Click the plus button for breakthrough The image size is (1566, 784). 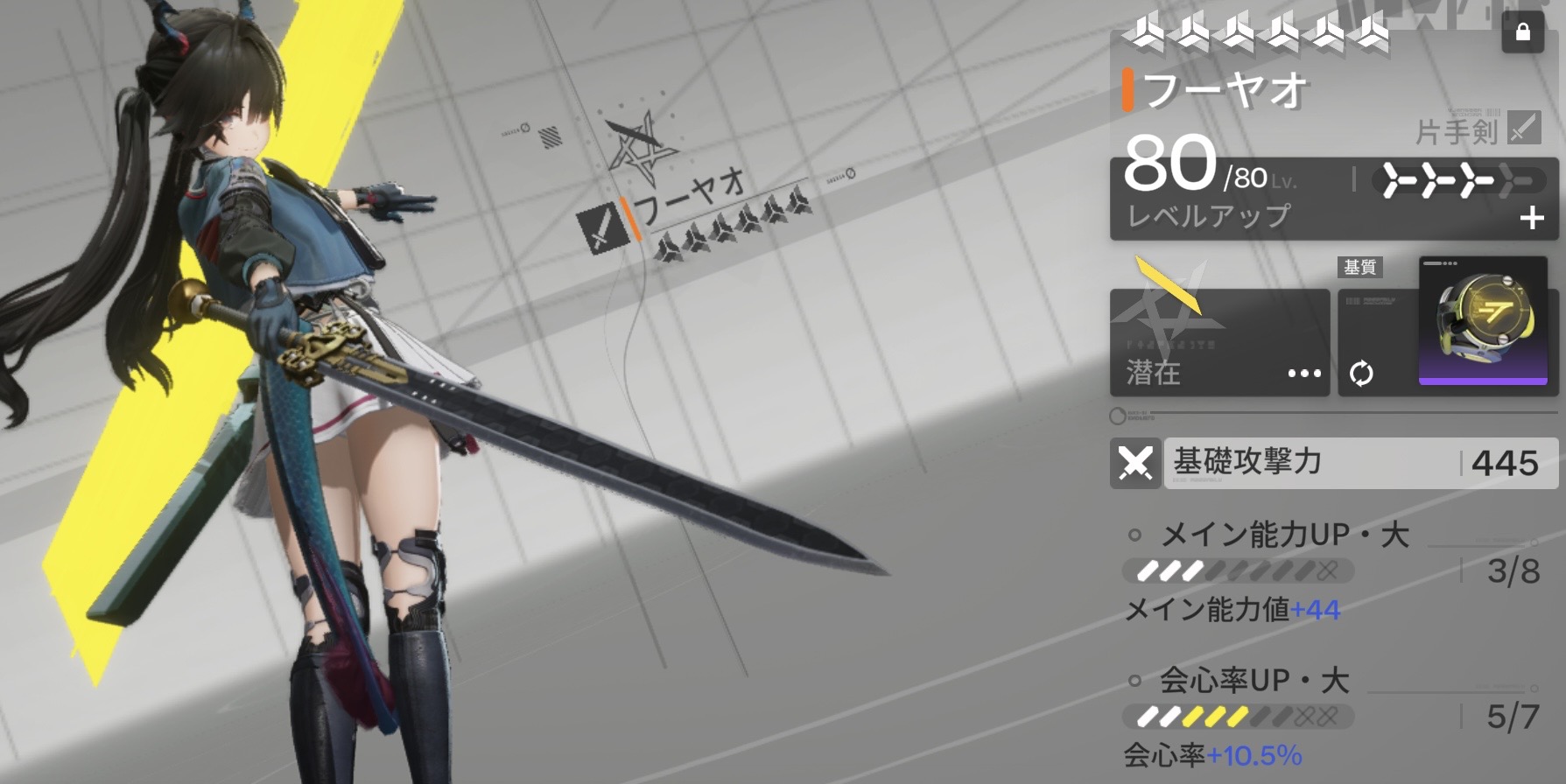click(x=1531, y=218)
